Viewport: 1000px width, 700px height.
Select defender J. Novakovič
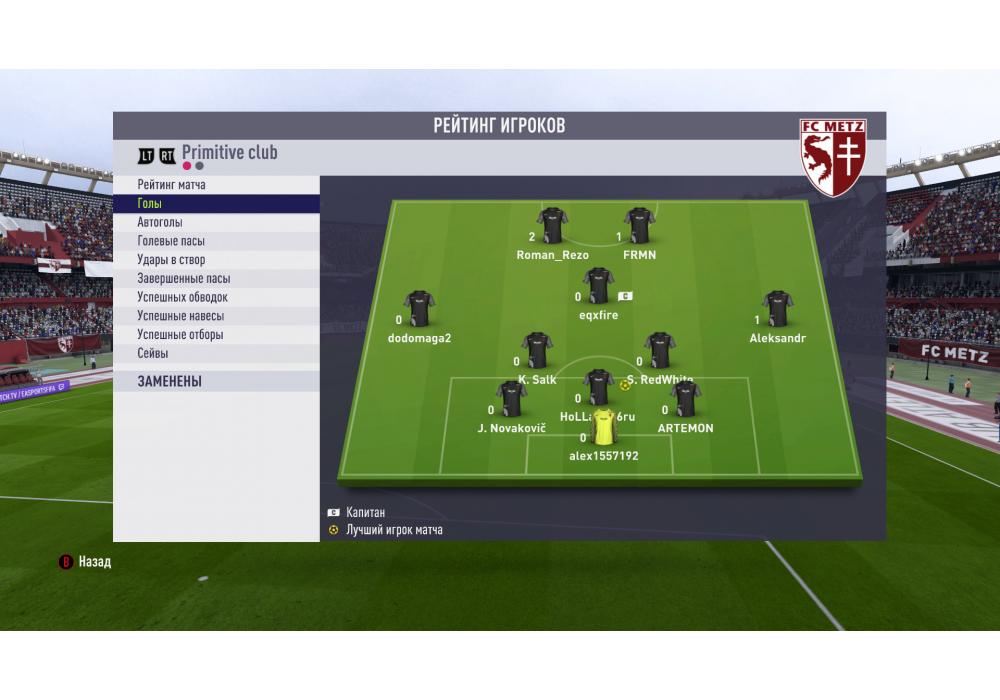pyautogui.click(x=511, y=400)
